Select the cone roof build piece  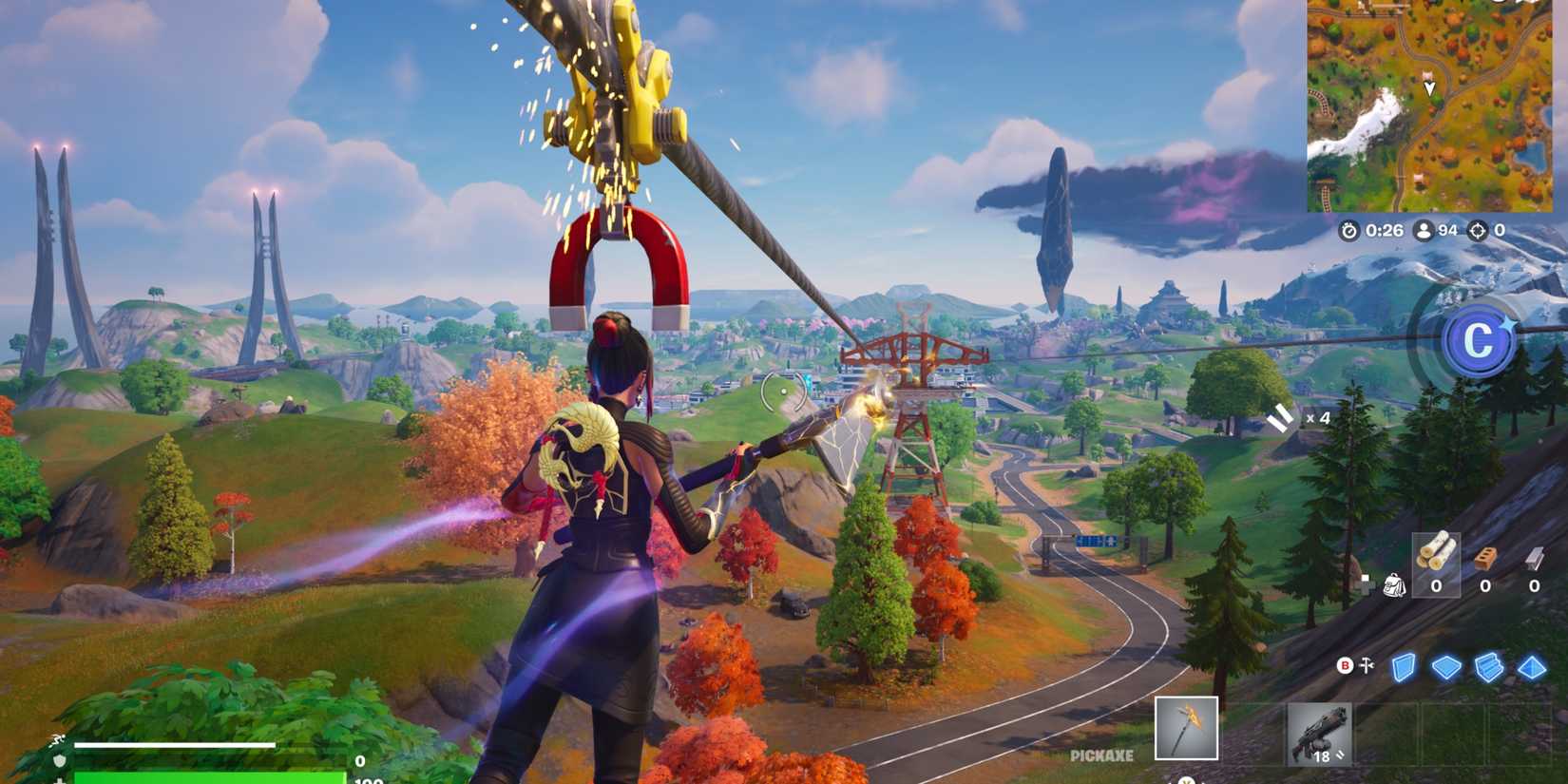point(1533,667)
